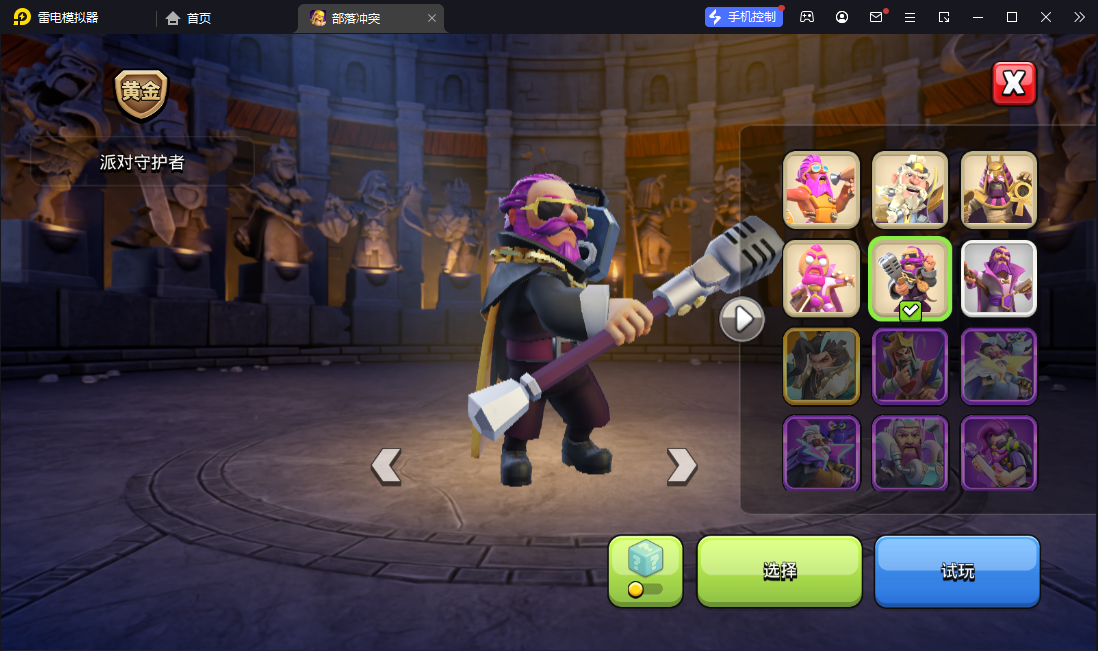Open the 手机控制 phone control button

coord(743,17)
